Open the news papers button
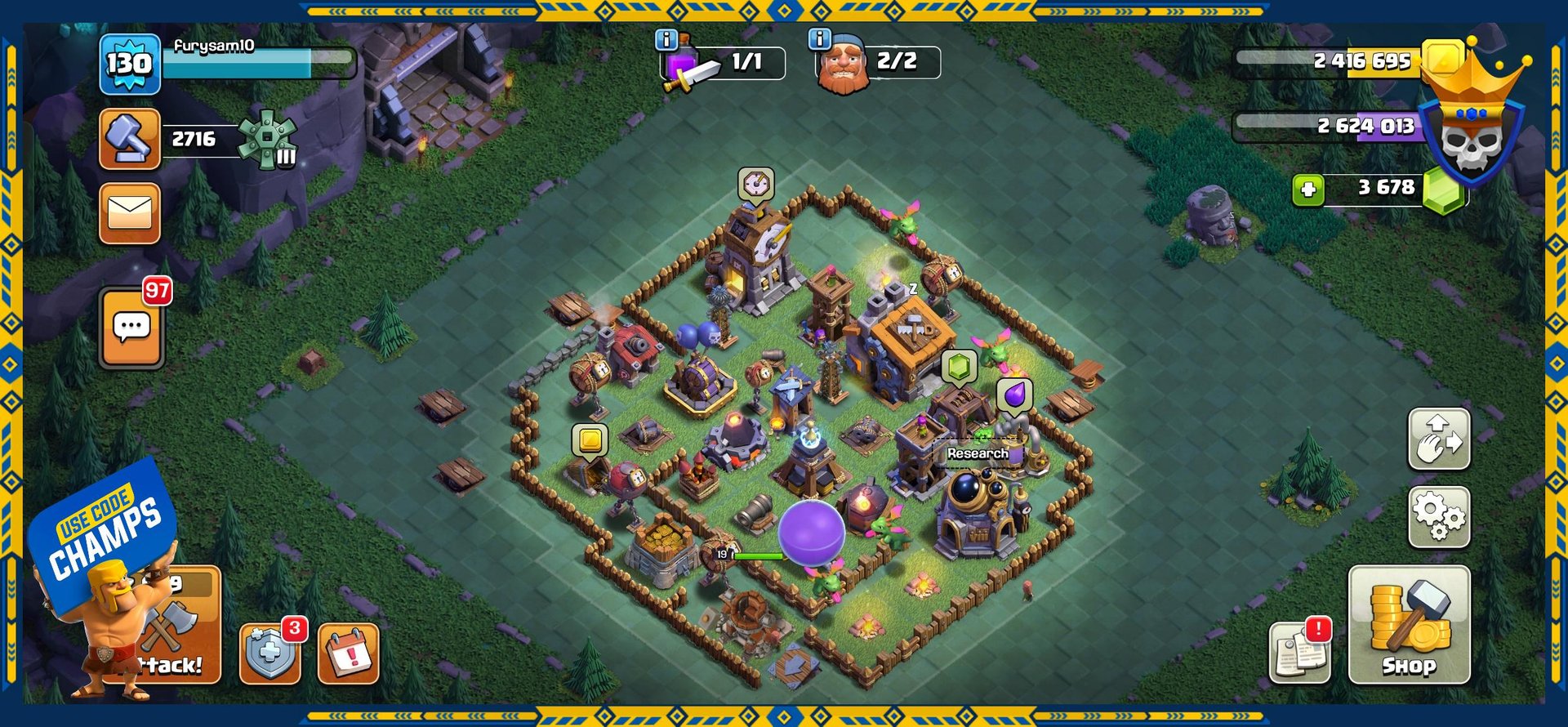1568x727 pixels. click(1299, 653)
